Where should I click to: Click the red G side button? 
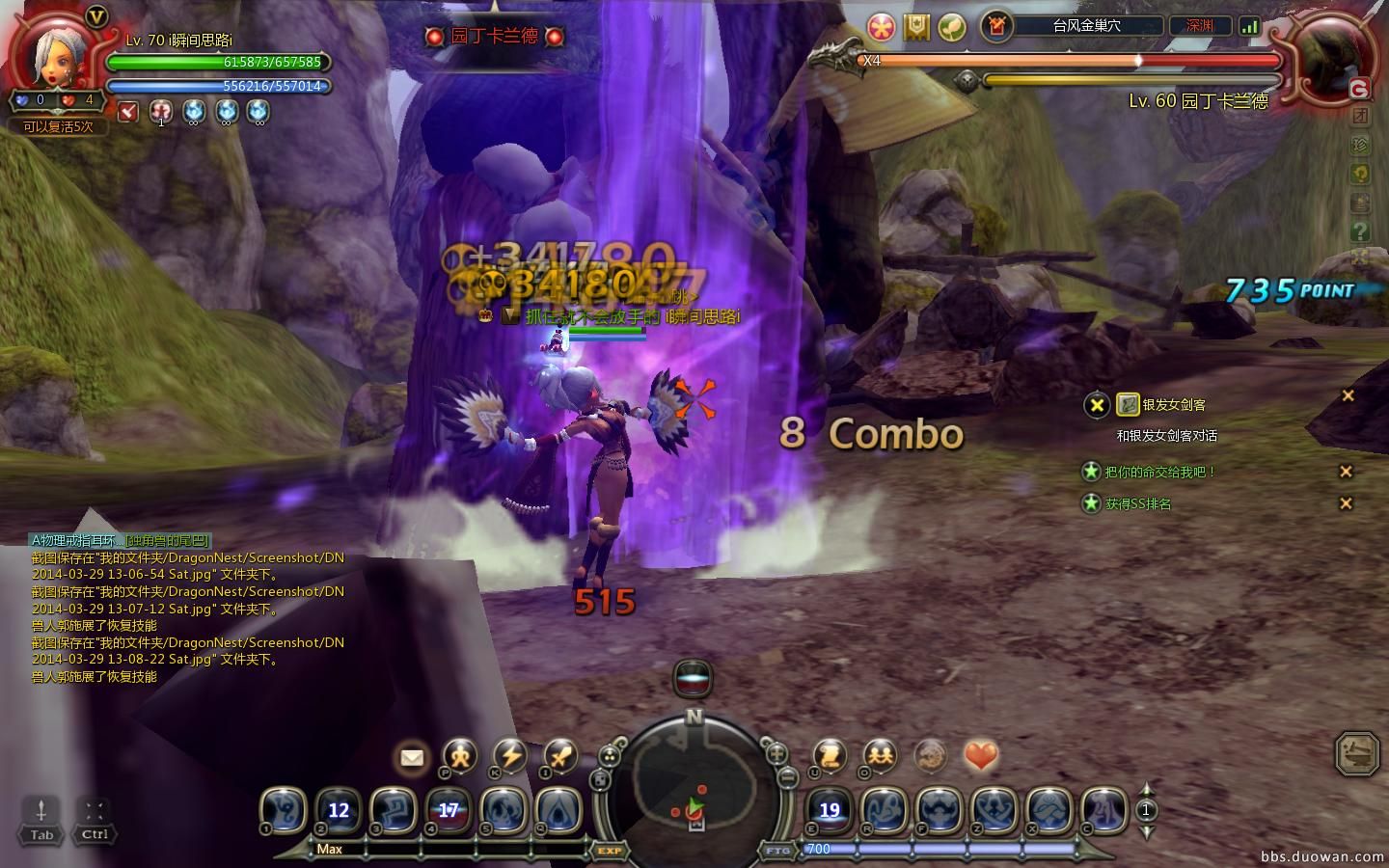coord(1359,90)
